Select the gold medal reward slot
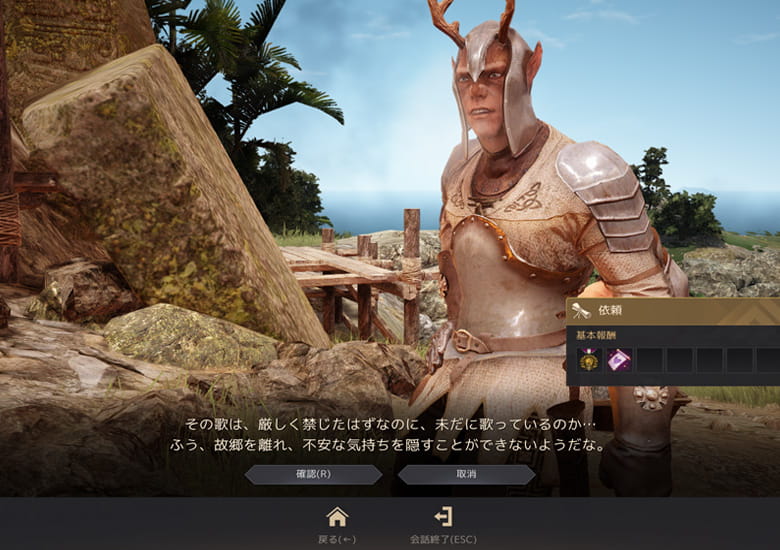 (x=589, y=360)
